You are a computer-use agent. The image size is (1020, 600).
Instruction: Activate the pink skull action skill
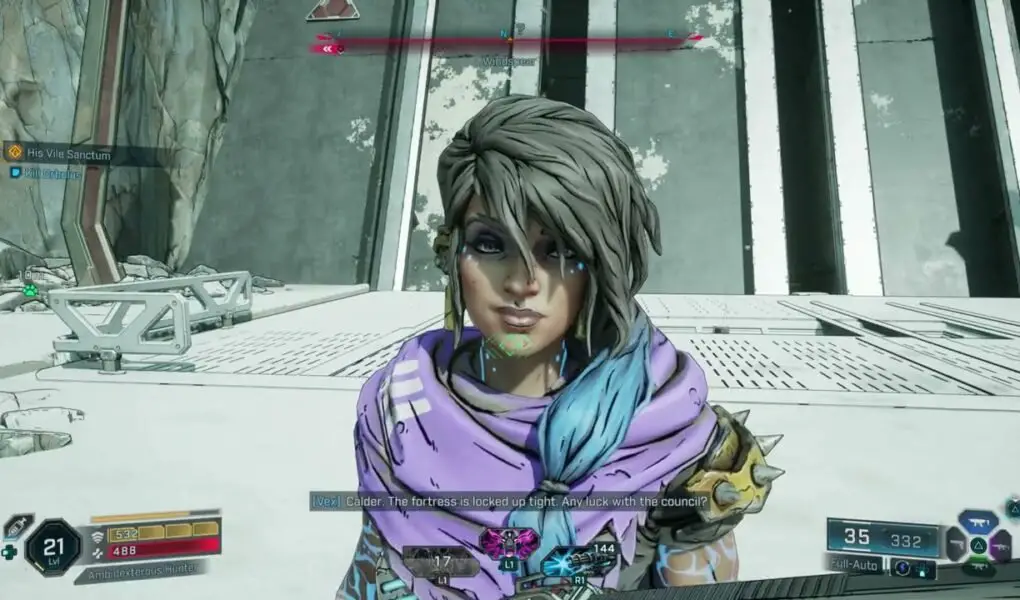(509, 543)
